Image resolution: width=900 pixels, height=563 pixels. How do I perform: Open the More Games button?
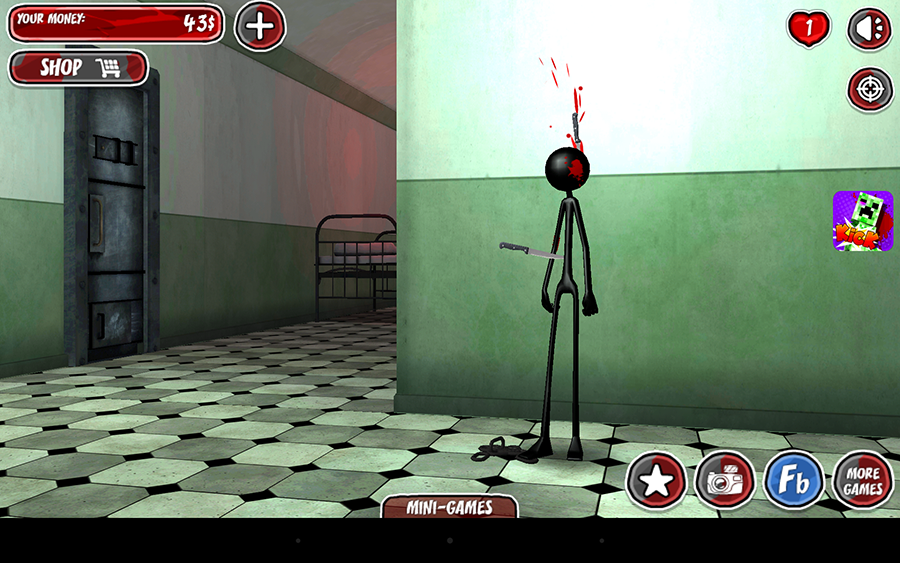click(862, 482)
